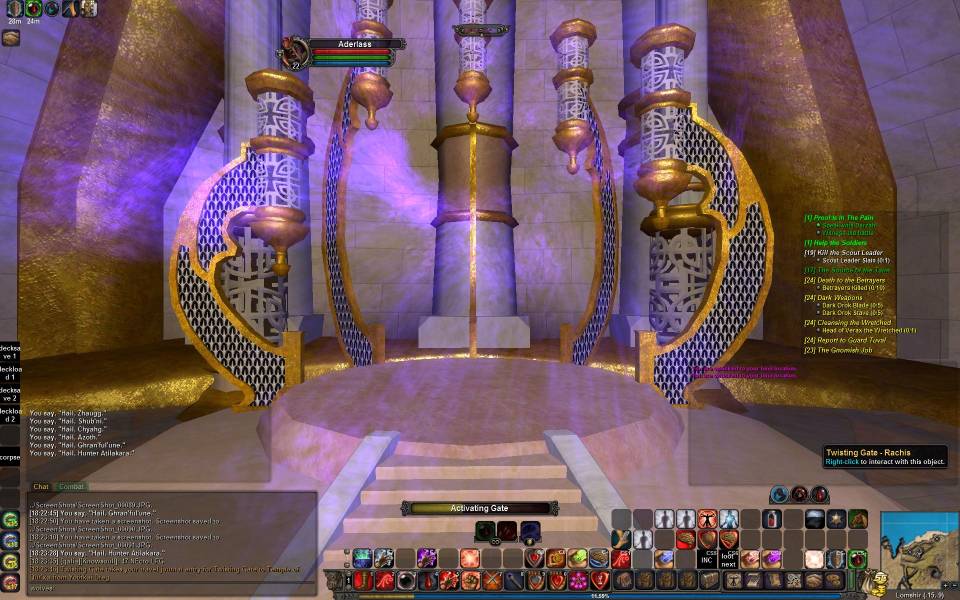
Task: Click the Proof is in the Pain quest
Action: pos(838,217)
